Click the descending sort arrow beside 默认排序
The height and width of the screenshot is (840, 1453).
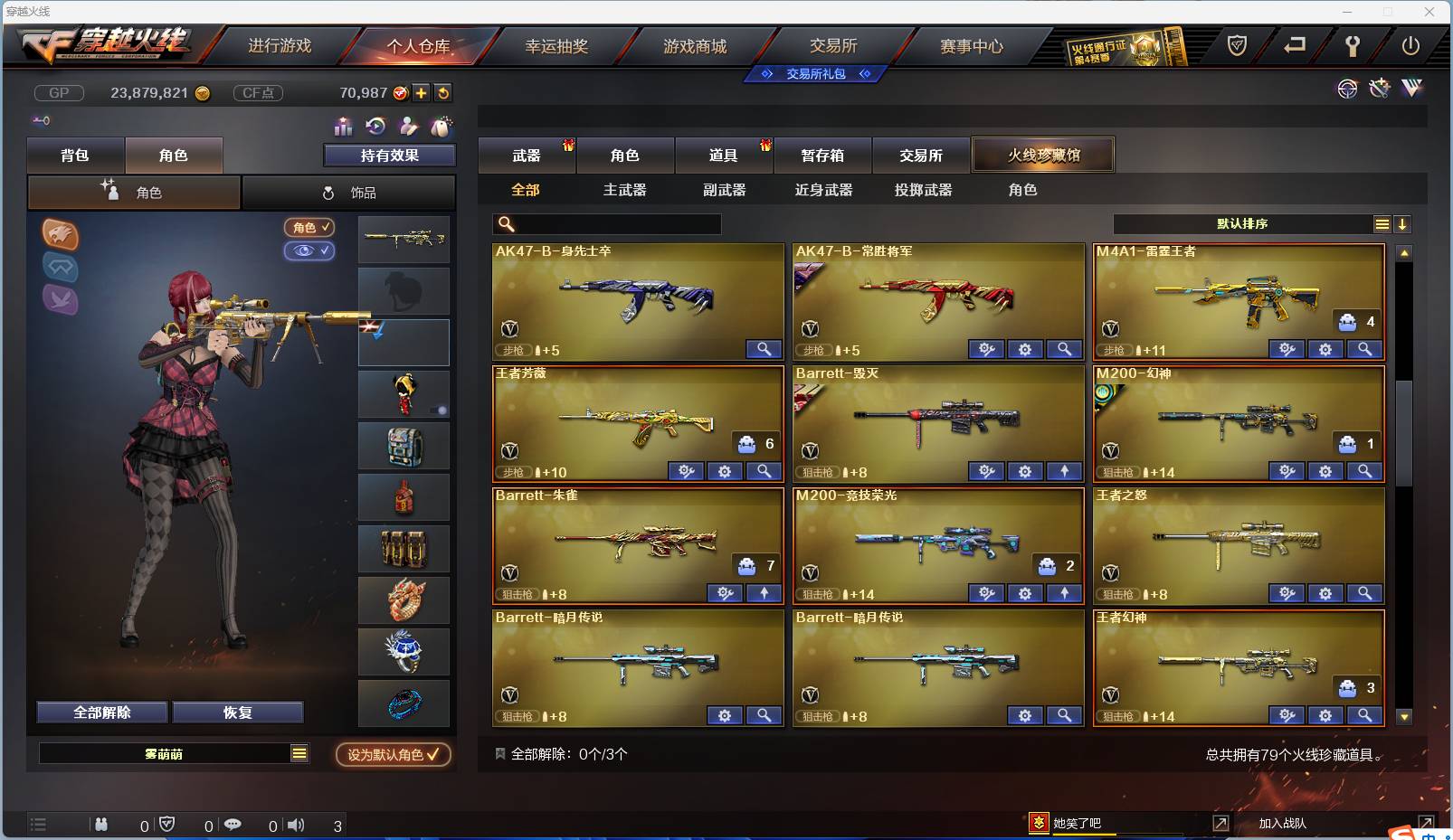1403,223
